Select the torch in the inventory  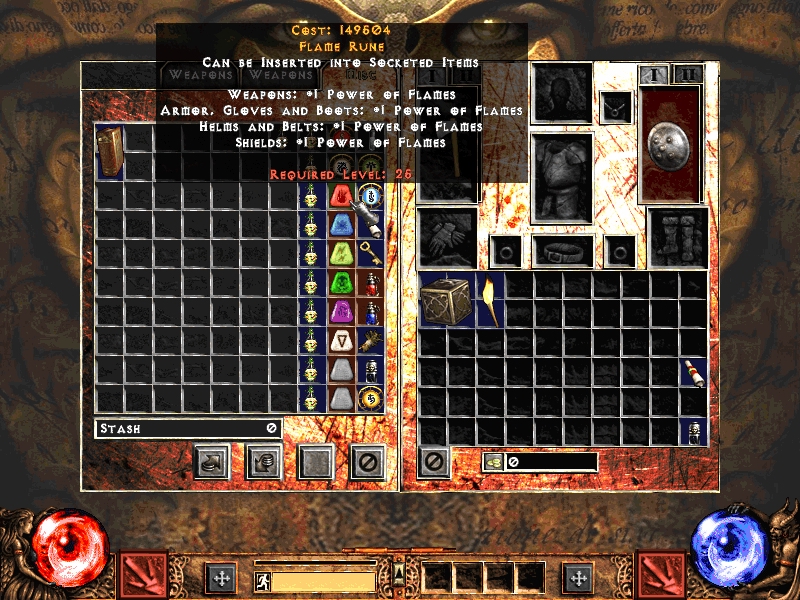490,300
